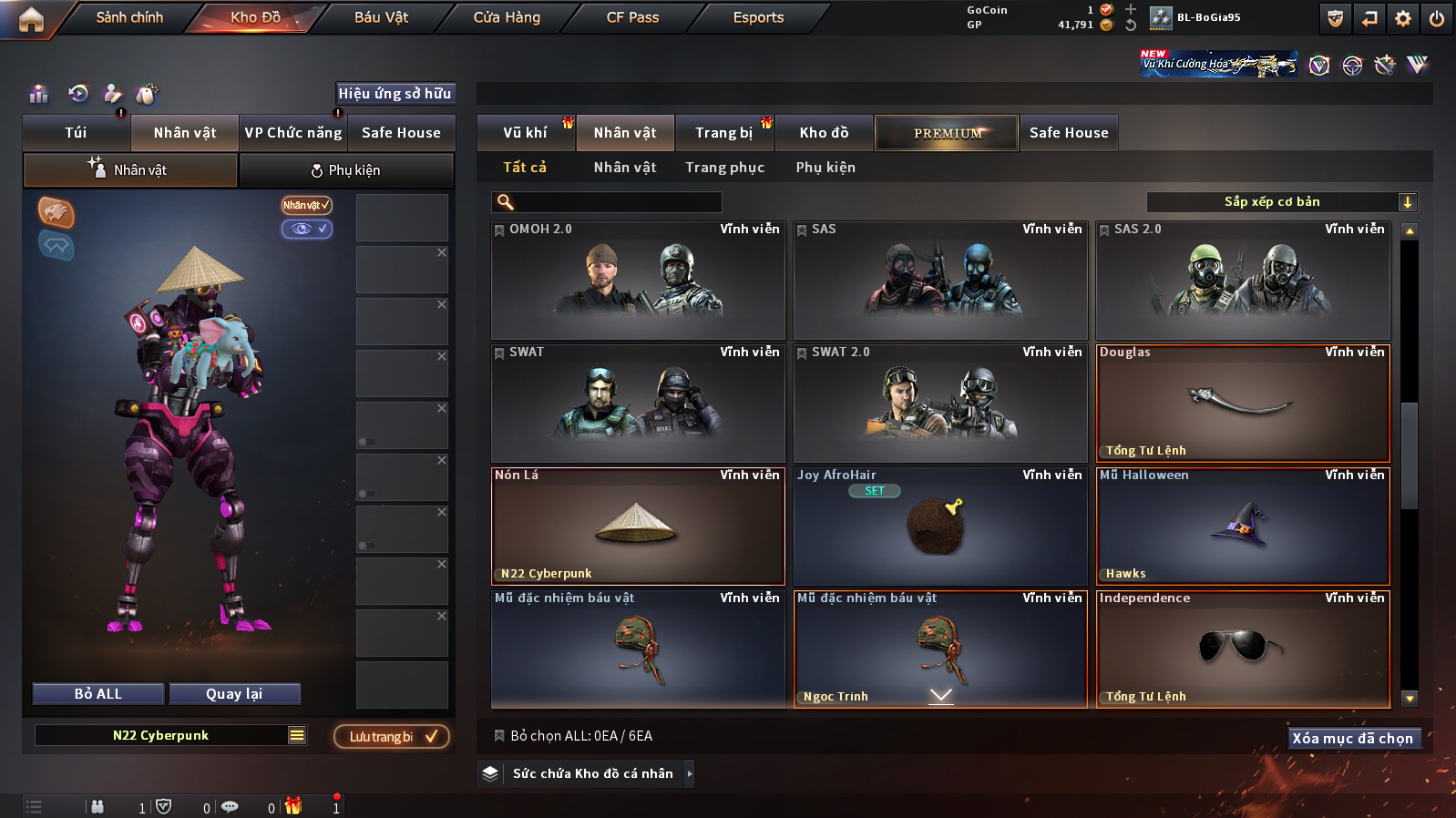Viewport: 1456px width, 818px height.
Task: Go to the CF Pass page
Action: point(632,17)
